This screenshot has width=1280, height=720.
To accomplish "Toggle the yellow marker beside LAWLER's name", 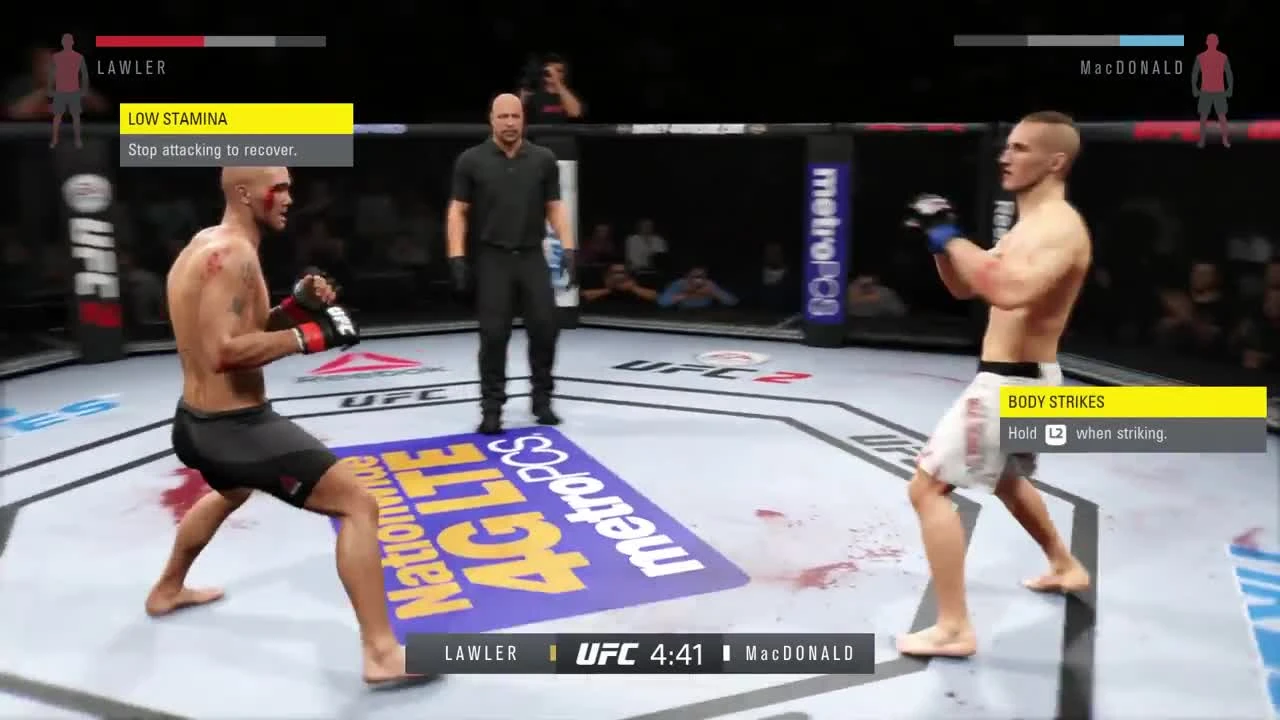I will click(553, 653).
